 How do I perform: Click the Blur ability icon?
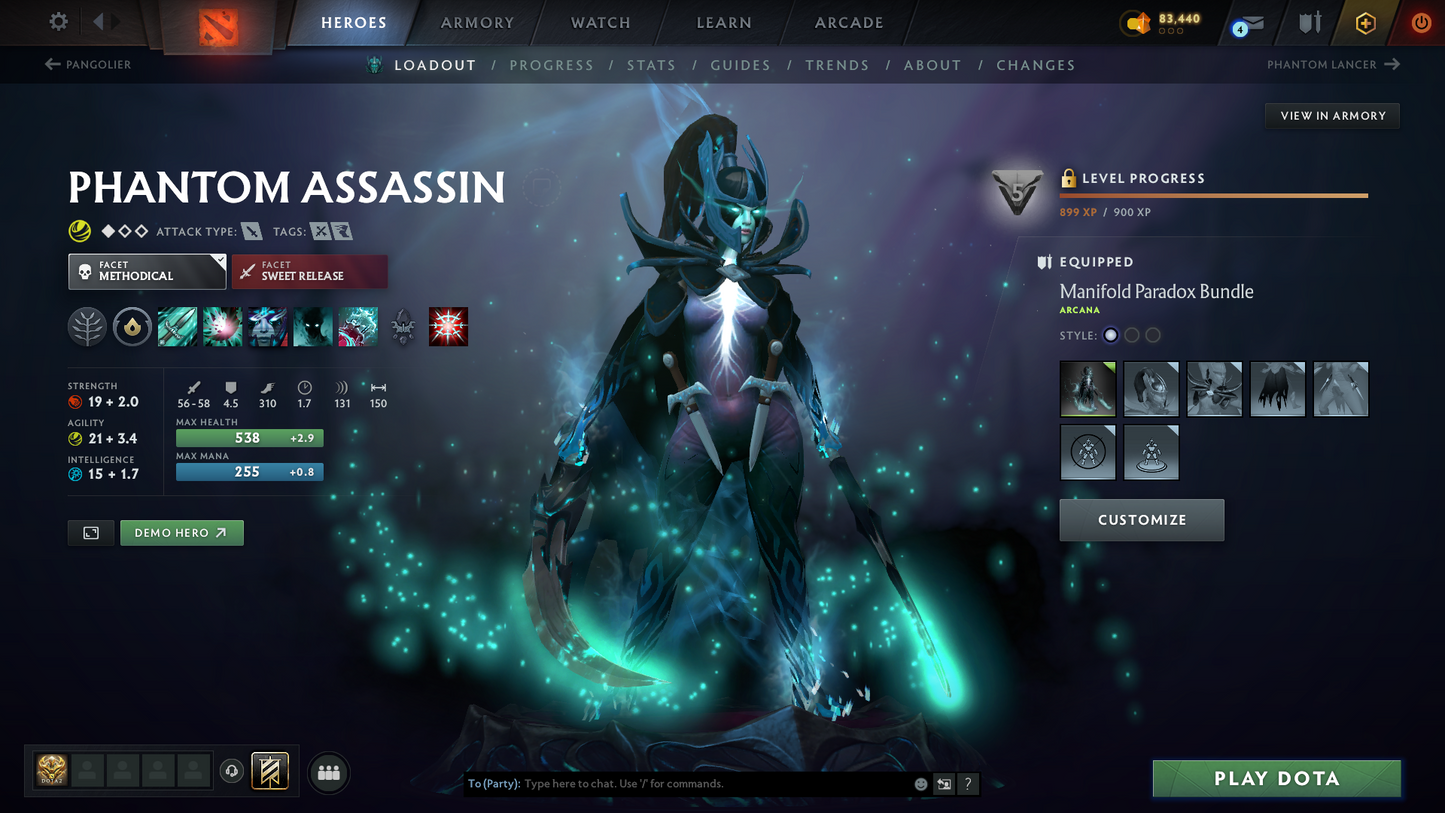[267, 326]
